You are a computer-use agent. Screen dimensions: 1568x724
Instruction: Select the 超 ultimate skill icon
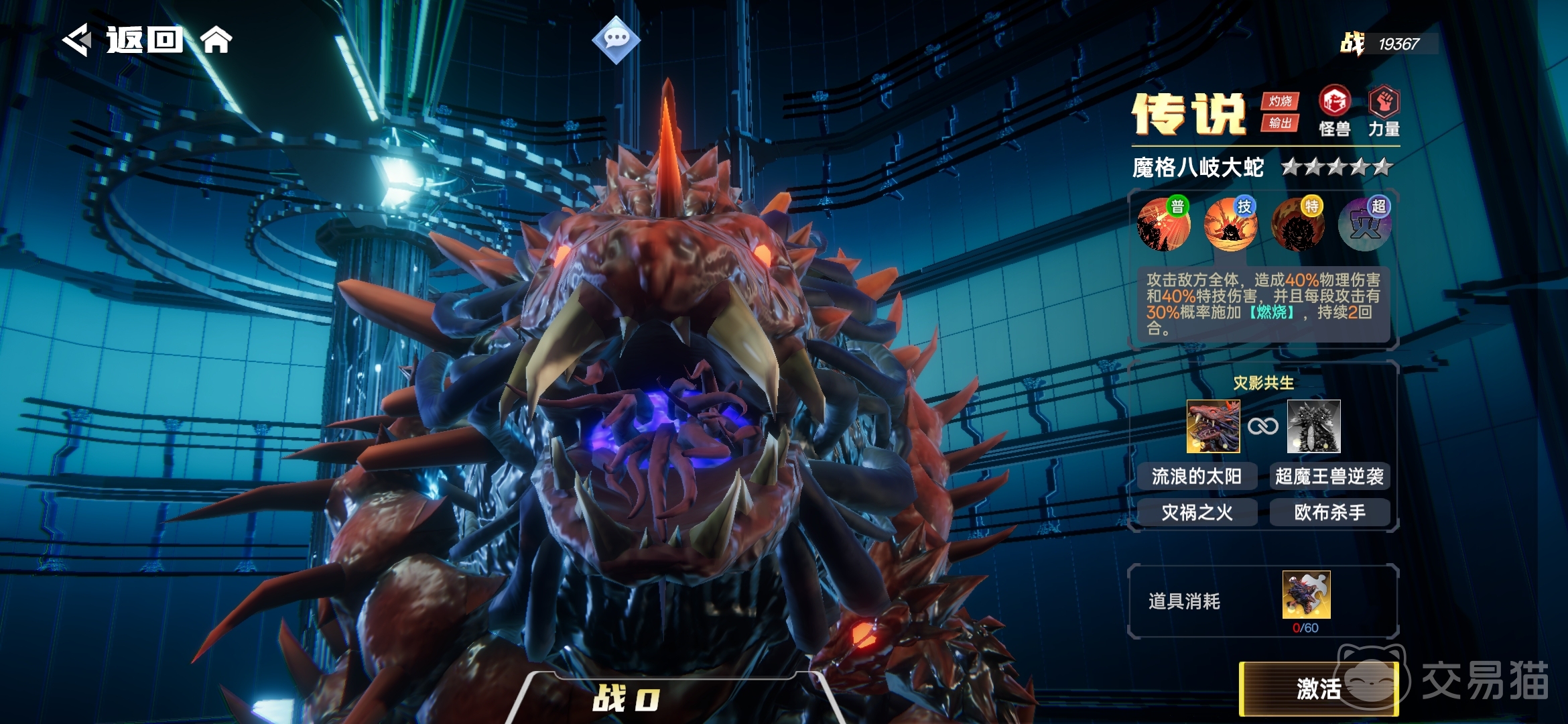[x=1365, y=225]
